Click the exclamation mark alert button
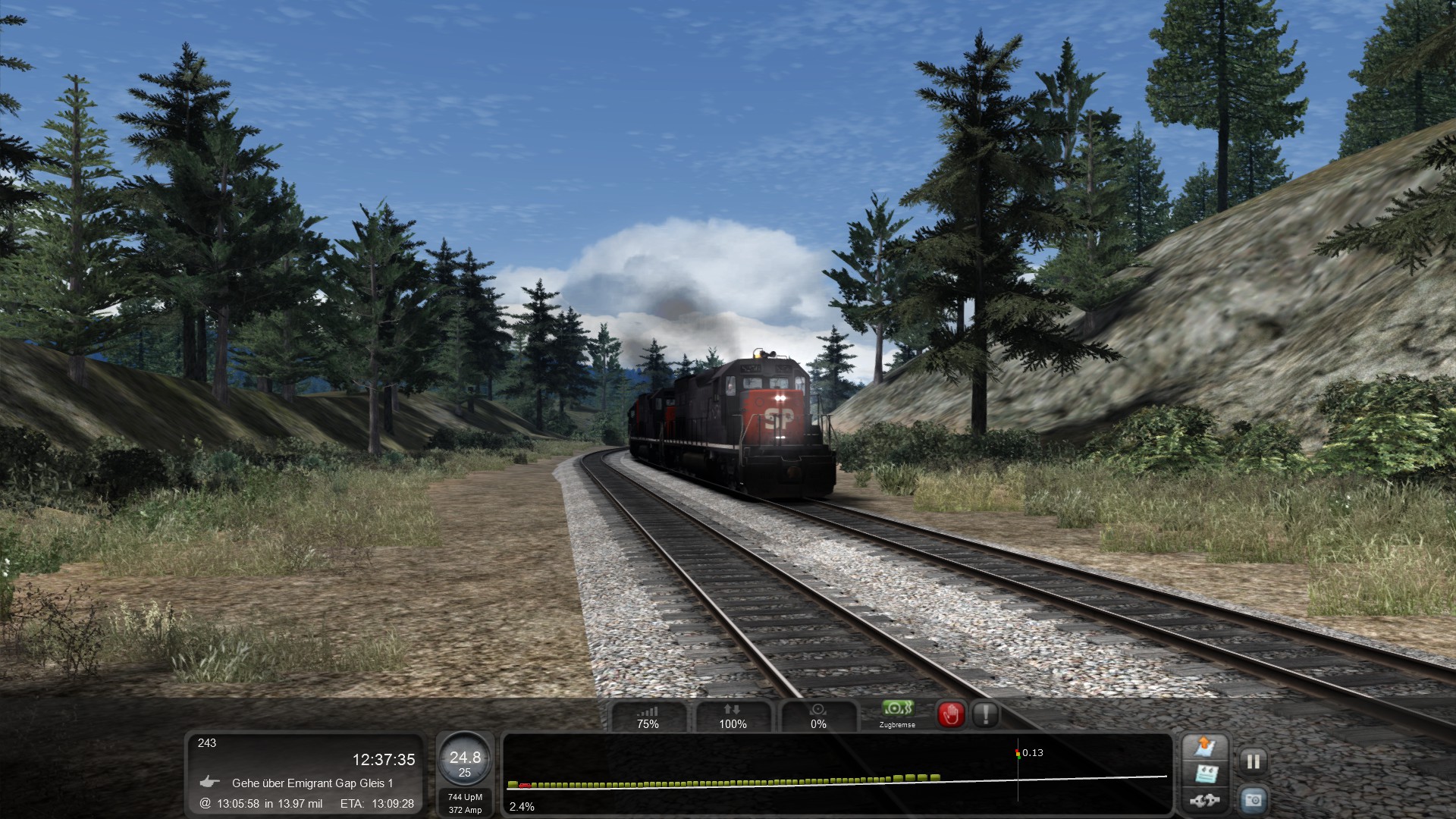1456x819 pixels. (x=985, y=714)
